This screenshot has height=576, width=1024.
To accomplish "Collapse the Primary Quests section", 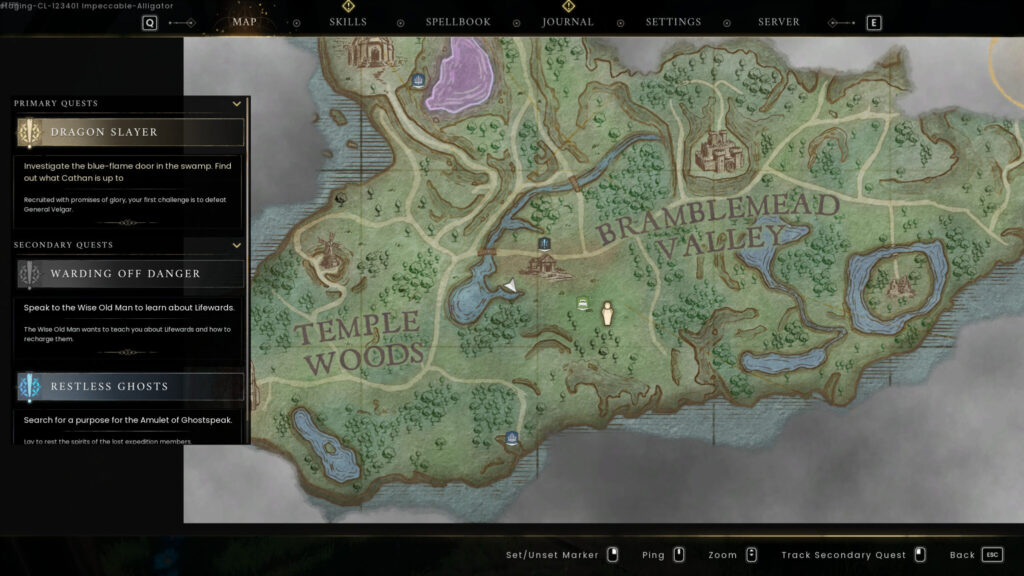I will (237, 103).
